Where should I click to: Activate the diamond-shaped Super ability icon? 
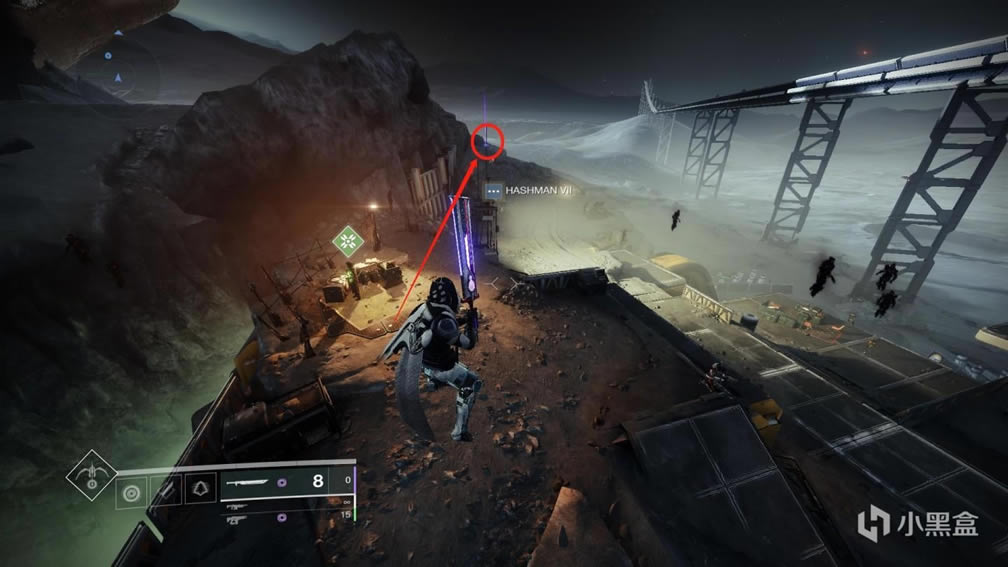point(91,477)
